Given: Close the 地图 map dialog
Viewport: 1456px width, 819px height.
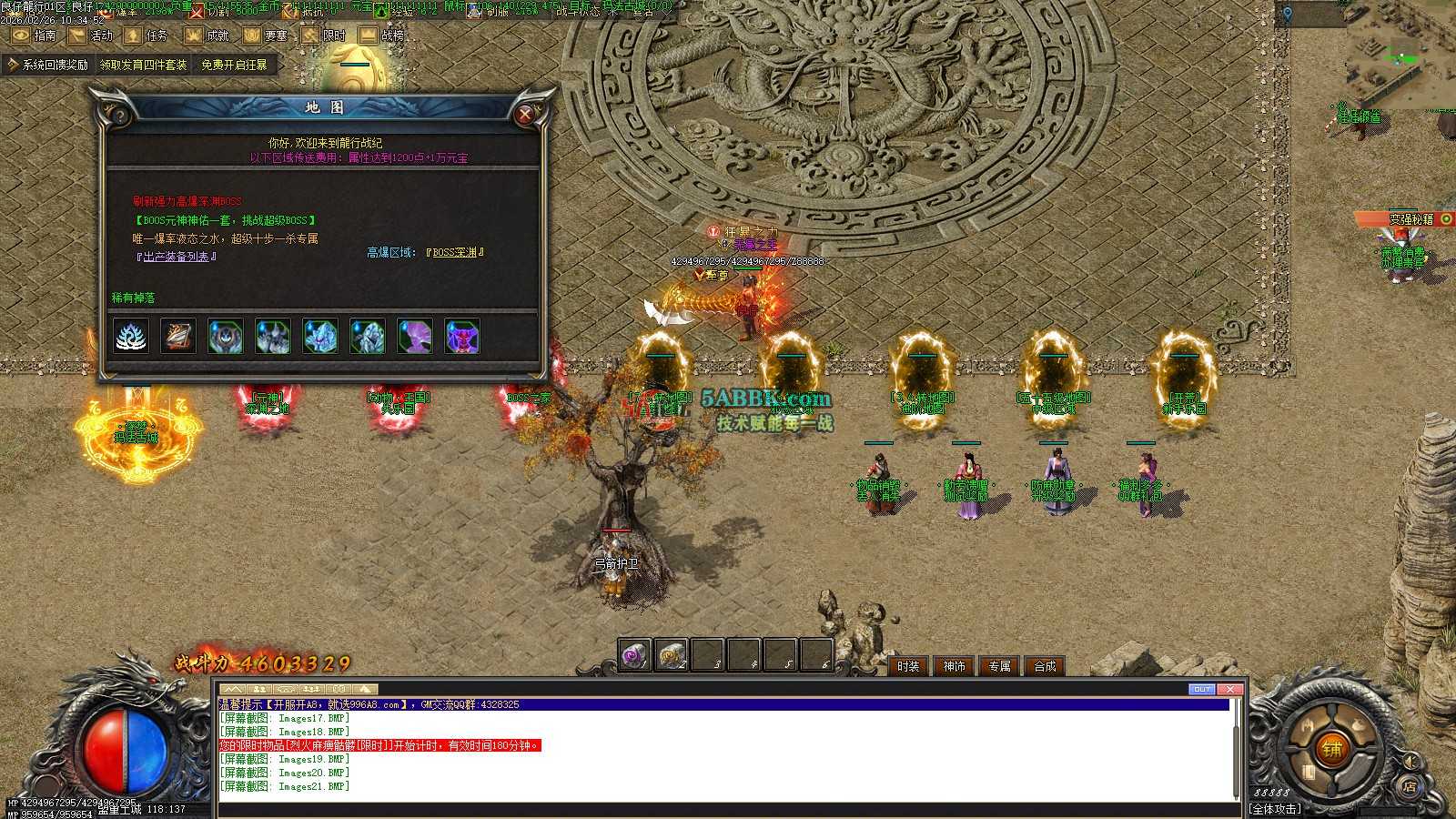Looking at the screenshot, I should pyautogui.click(x=525, y=115).
